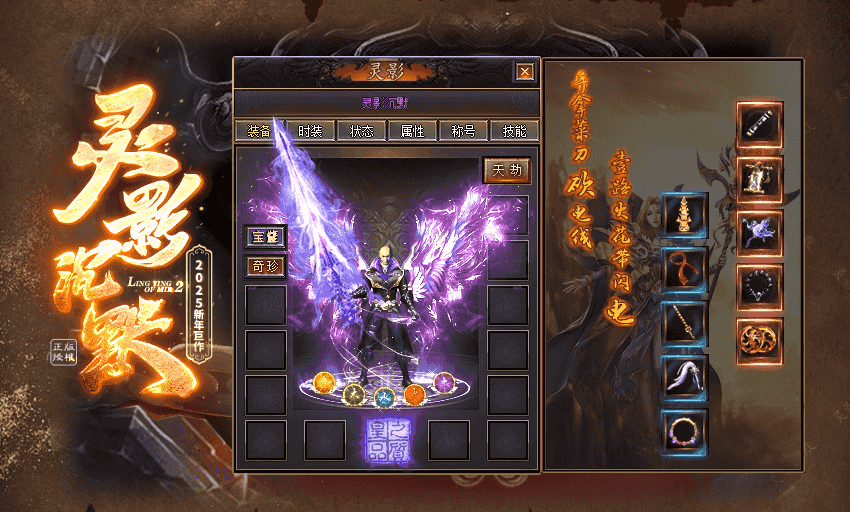Viewport: 850px width, 512px height.
Task: View the 称号 titles tab
Action: click(463, 131)
